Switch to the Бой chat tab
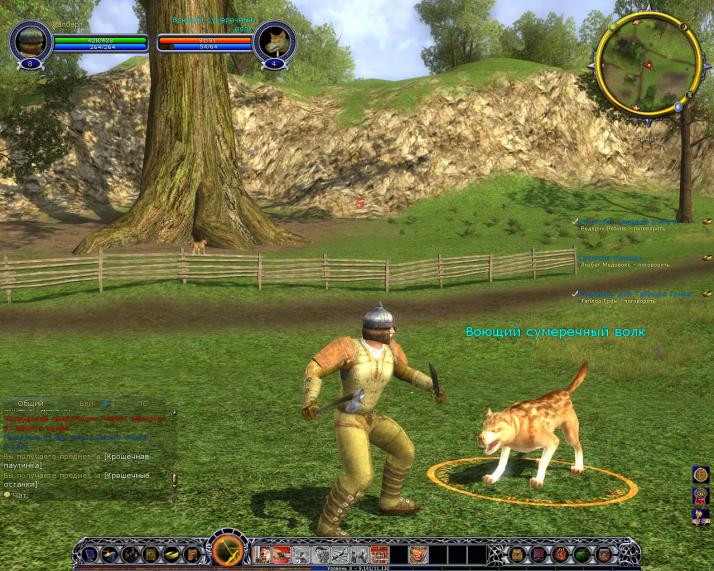Viewport: 714px width, 571px height. click(x=86, y=403)
